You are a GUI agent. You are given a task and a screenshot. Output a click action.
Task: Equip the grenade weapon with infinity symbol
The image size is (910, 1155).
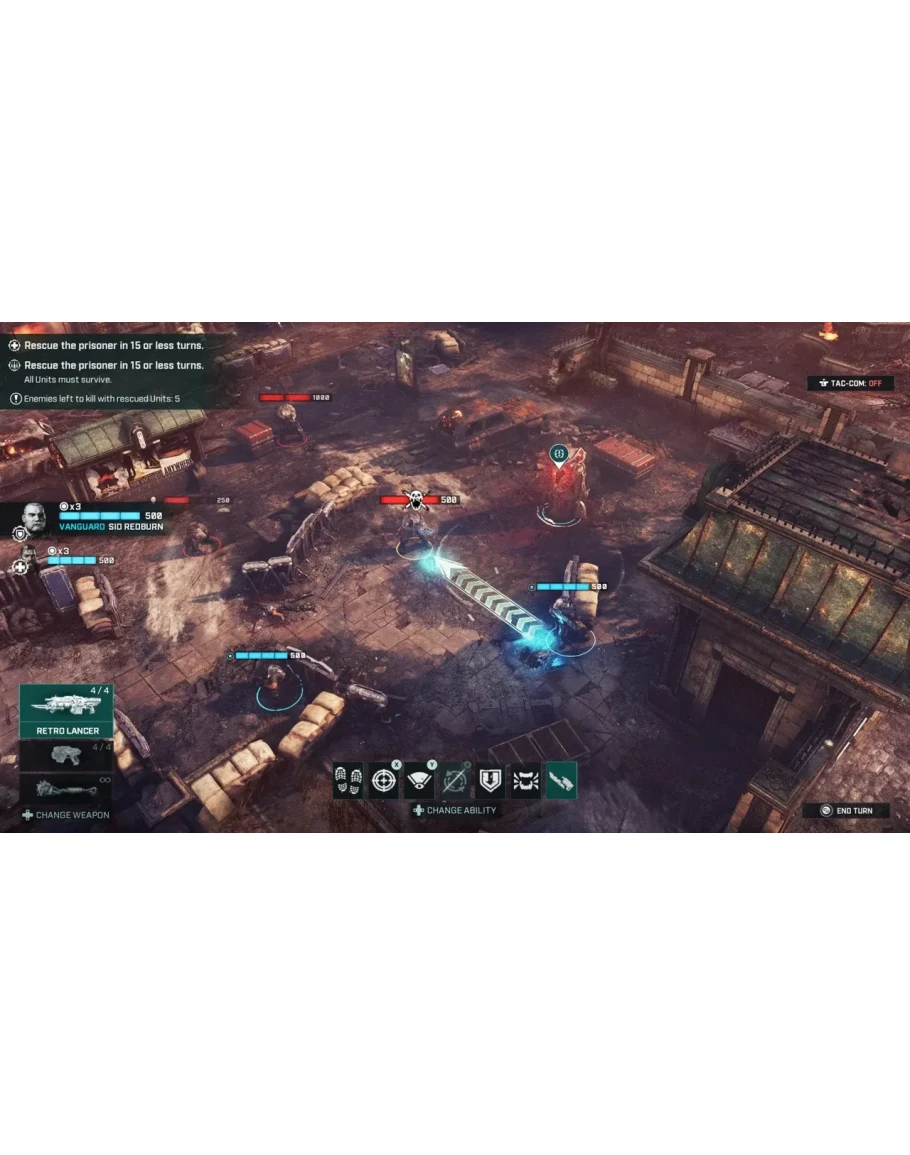point(66,788)
